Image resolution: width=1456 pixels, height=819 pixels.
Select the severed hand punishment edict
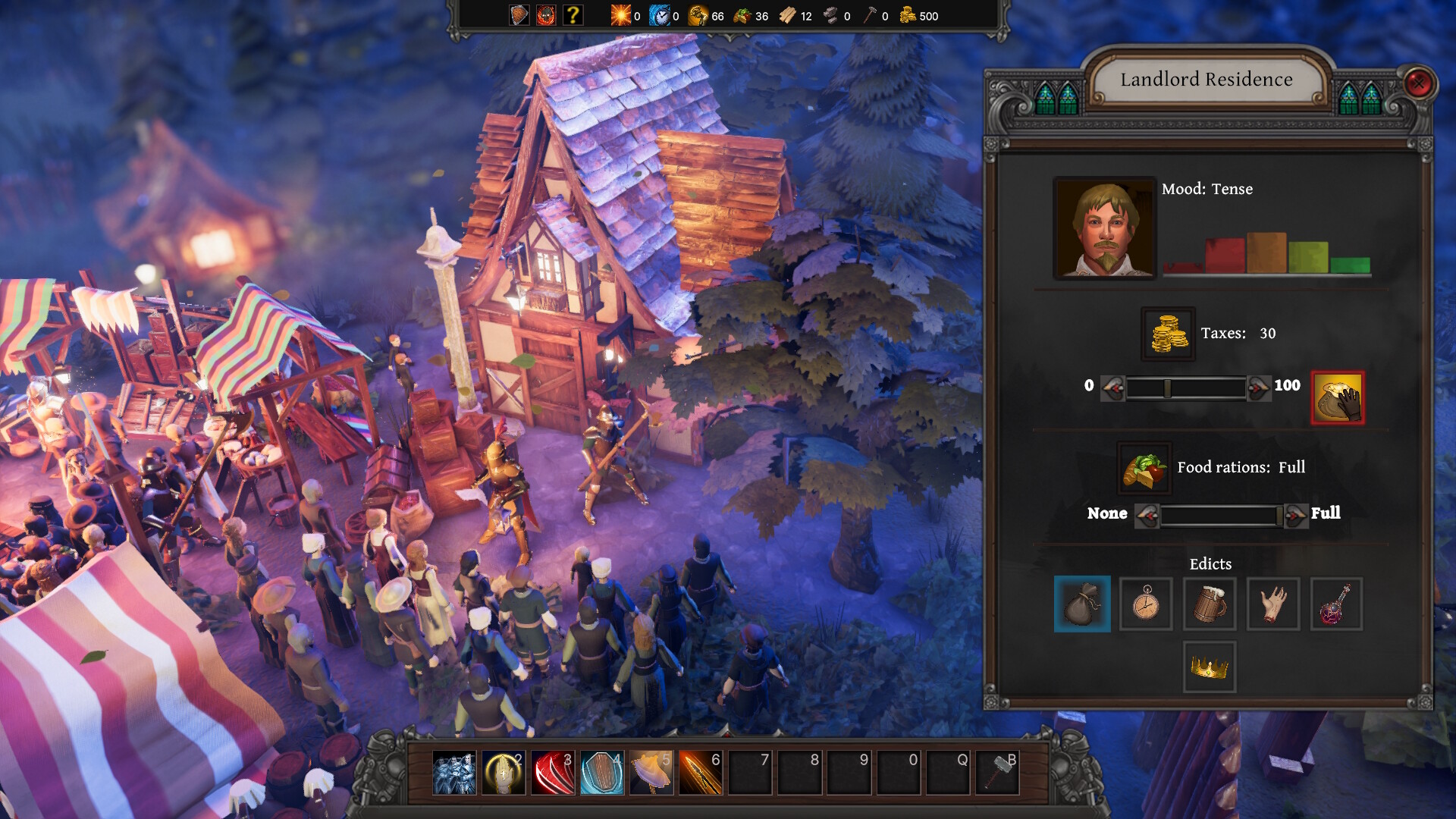click(x=1273, y=604)
